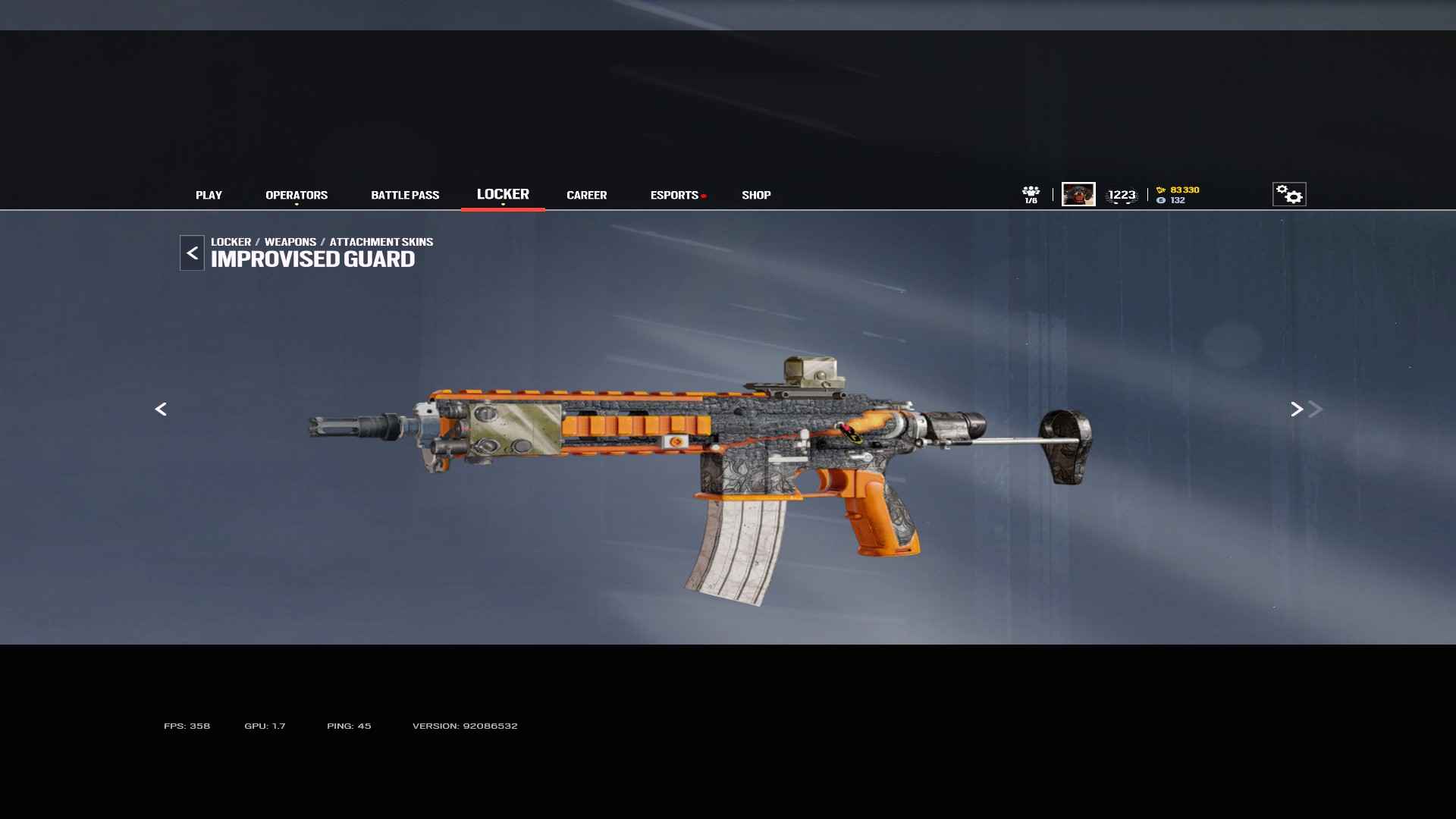
Task: Show the previous attachment skin
Action: (x=161, y=409)
